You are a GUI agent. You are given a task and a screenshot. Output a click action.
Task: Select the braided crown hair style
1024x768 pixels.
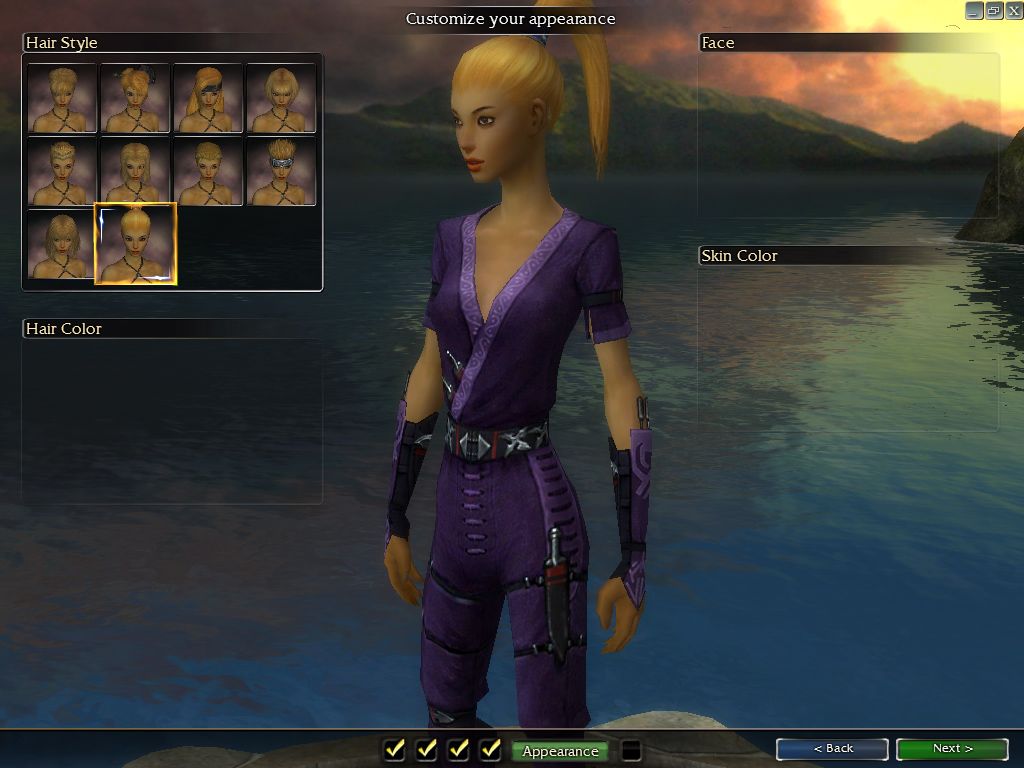pyautogui.click(x=62, y=171)
